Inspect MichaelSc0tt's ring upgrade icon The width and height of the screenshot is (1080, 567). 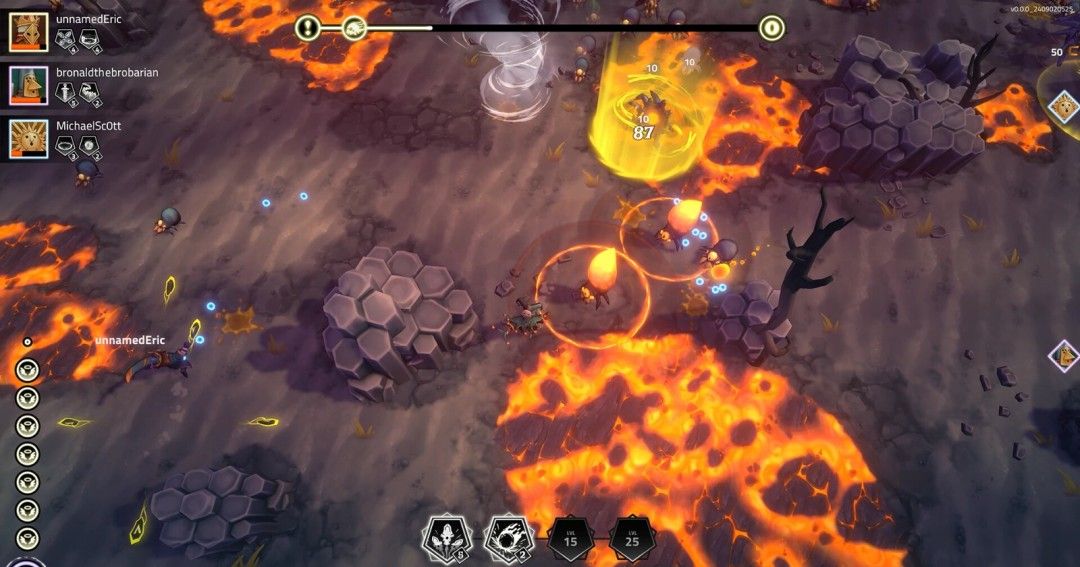[66, 146]
